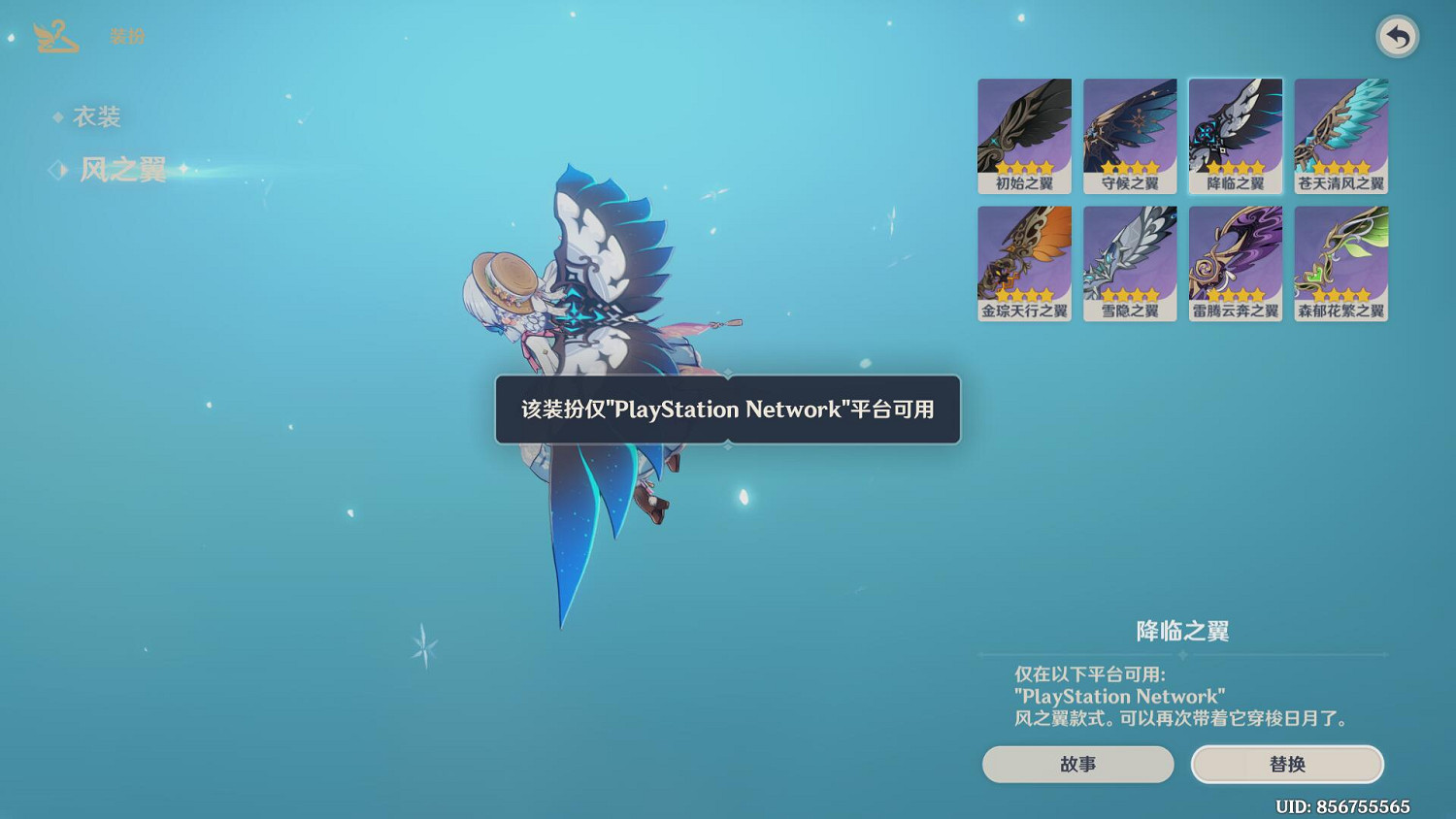The height and width of the screenshot is (819, 1456).
Task: Select the 苍天清风之翼 glider thumbnail
Action: pos(1340,136)
